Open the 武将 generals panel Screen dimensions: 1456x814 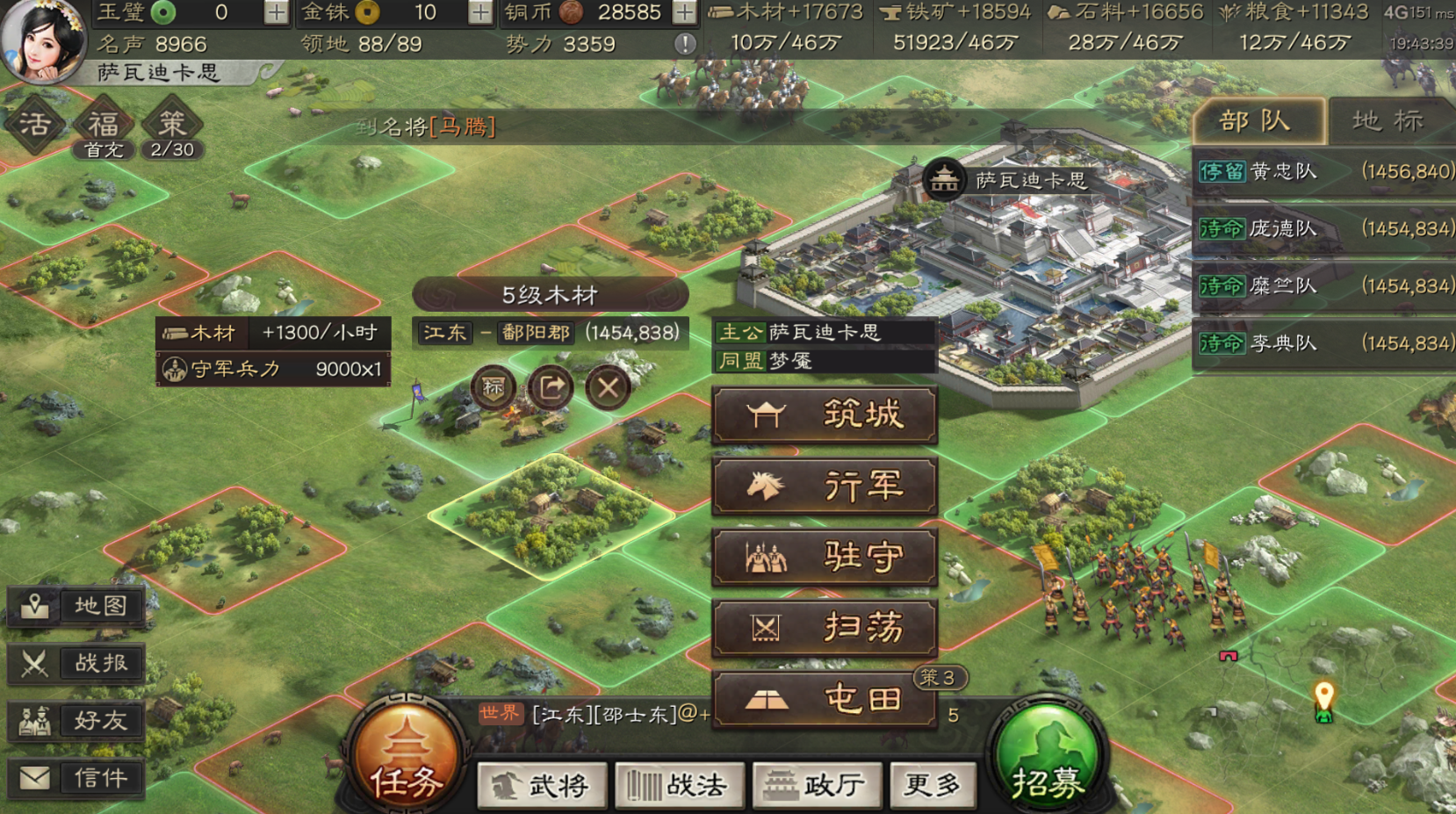point(541,787)
